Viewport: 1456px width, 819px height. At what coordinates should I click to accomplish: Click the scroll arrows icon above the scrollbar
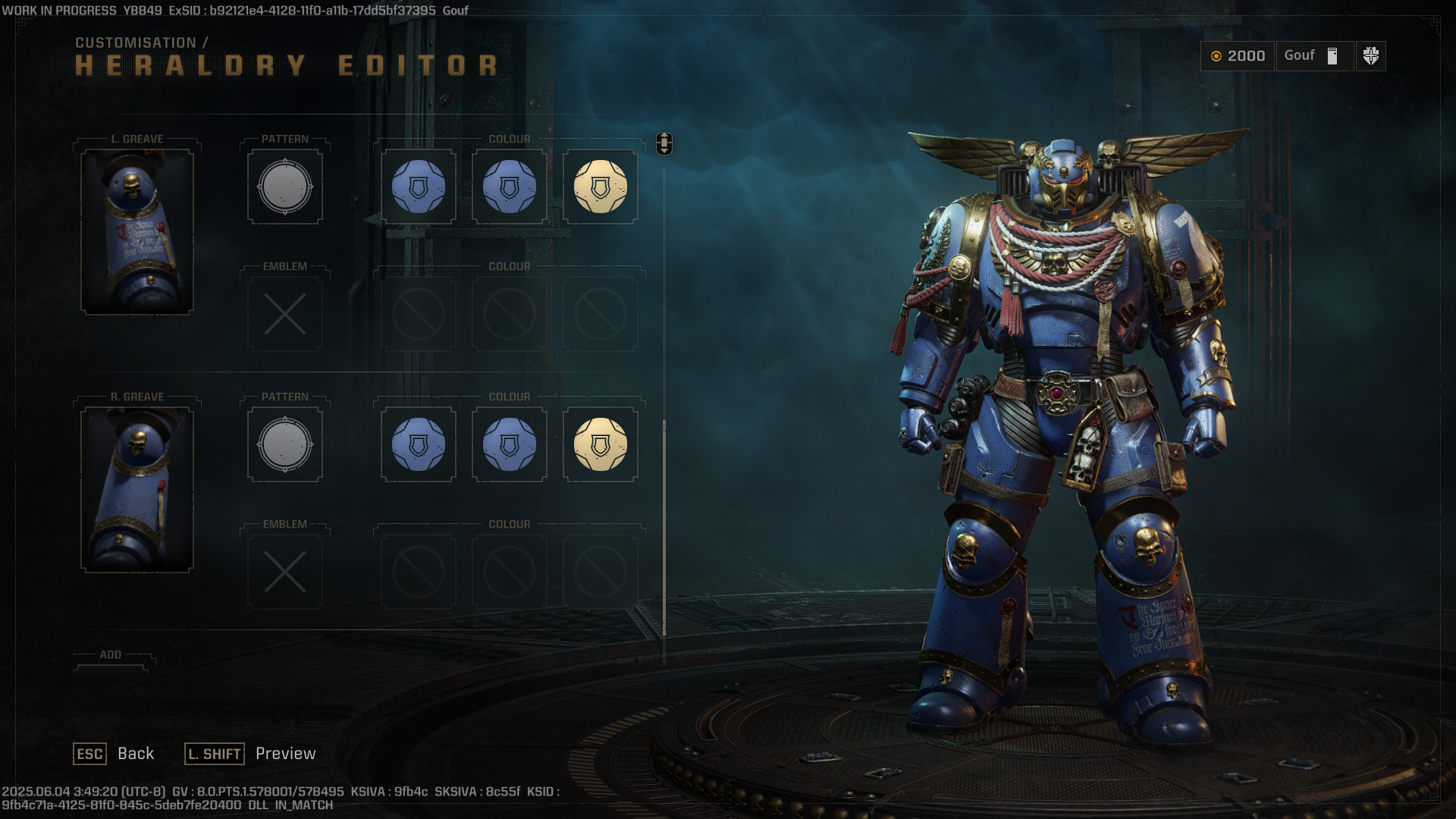(664, 143)
